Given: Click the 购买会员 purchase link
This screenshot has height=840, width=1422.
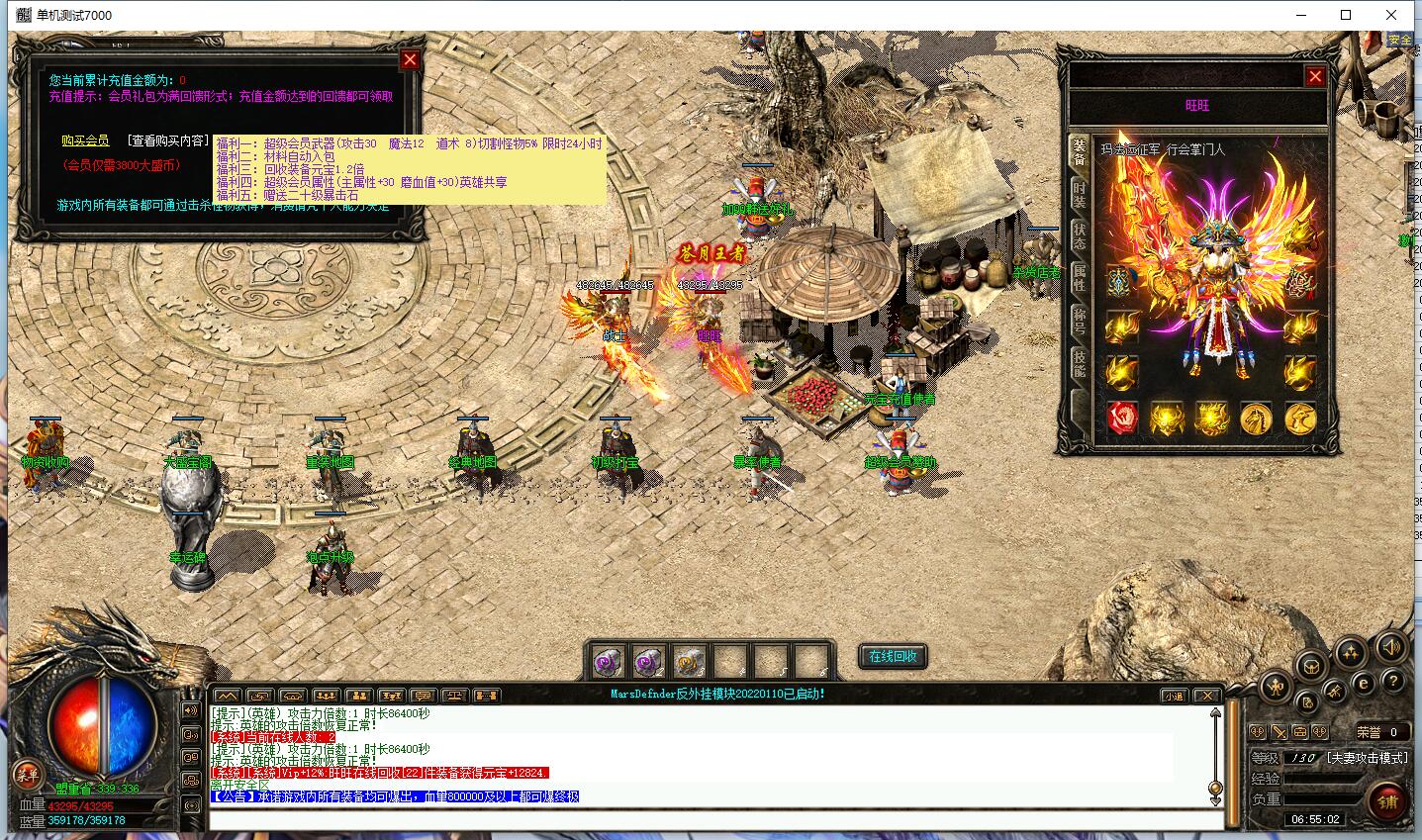Looking at the screenshot, I should tap(85, 141).
